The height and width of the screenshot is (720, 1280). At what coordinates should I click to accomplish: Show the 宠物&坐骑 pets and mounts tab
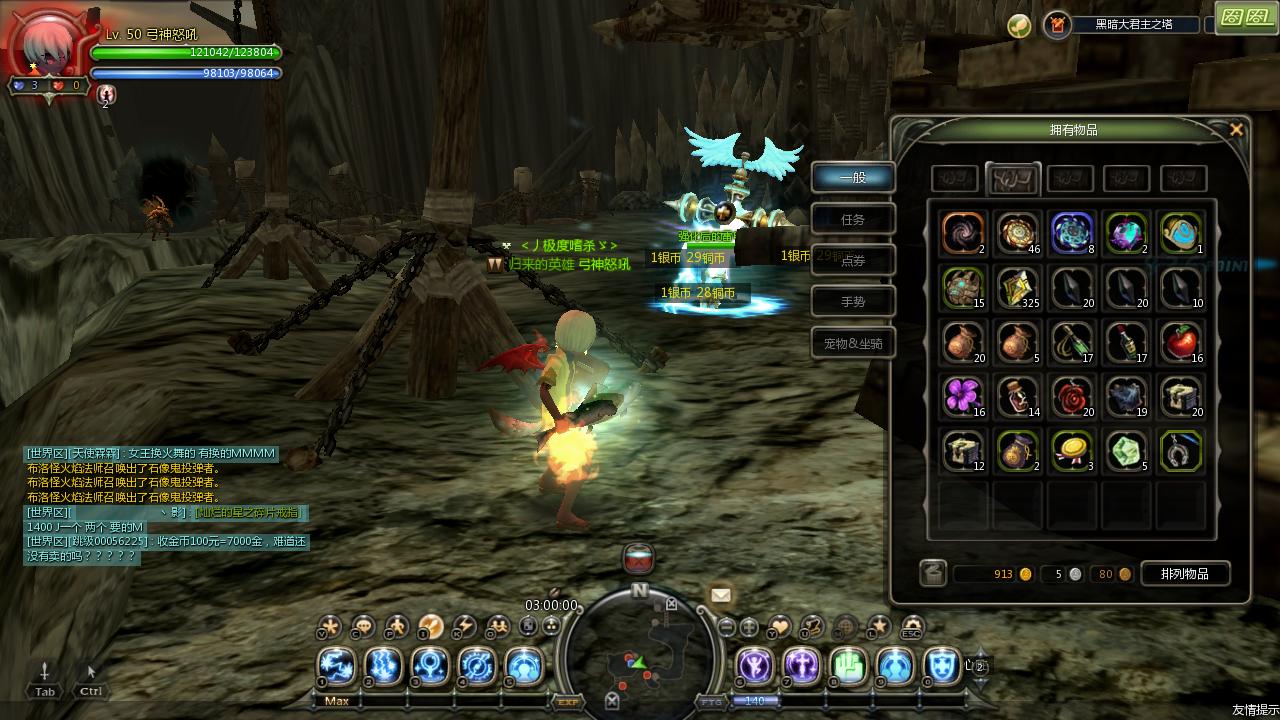coord(852,344)
